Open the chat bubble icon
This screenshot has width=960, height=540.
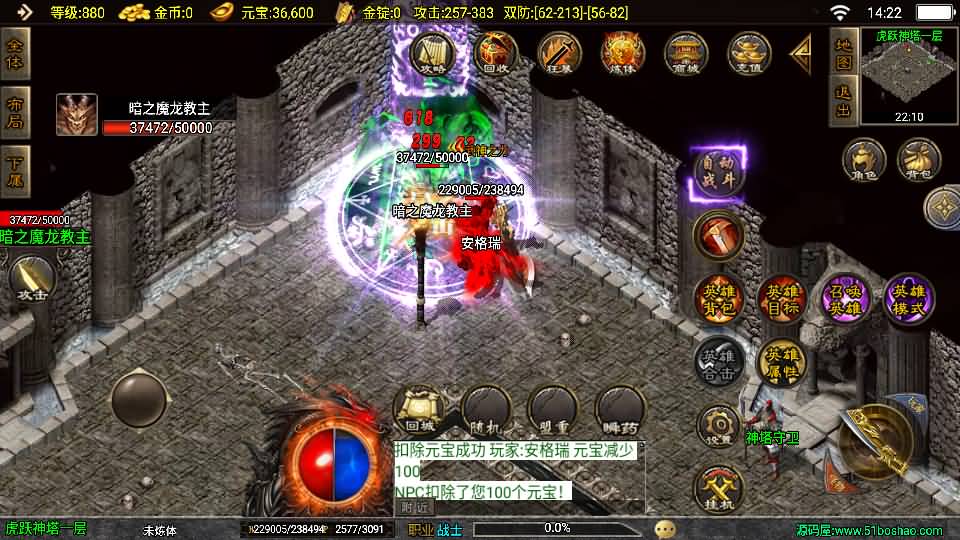665,528
